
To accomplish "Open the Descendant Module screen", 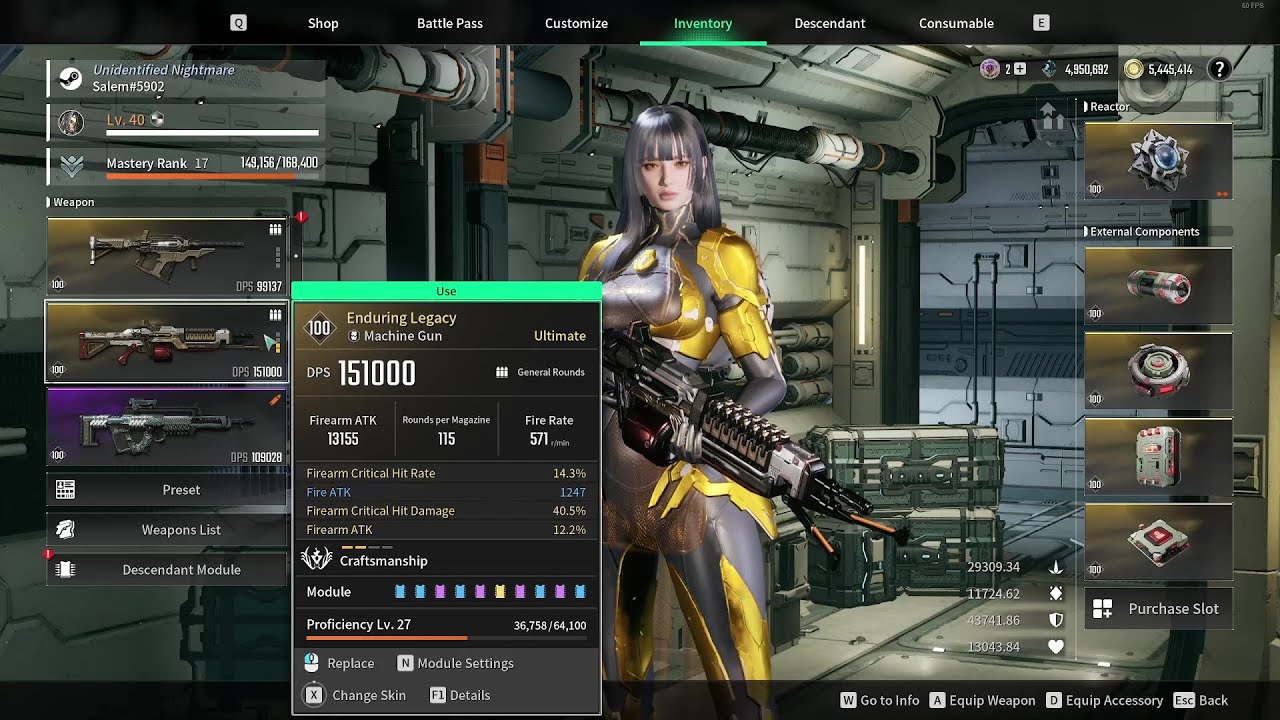I will tap(166, 570).
